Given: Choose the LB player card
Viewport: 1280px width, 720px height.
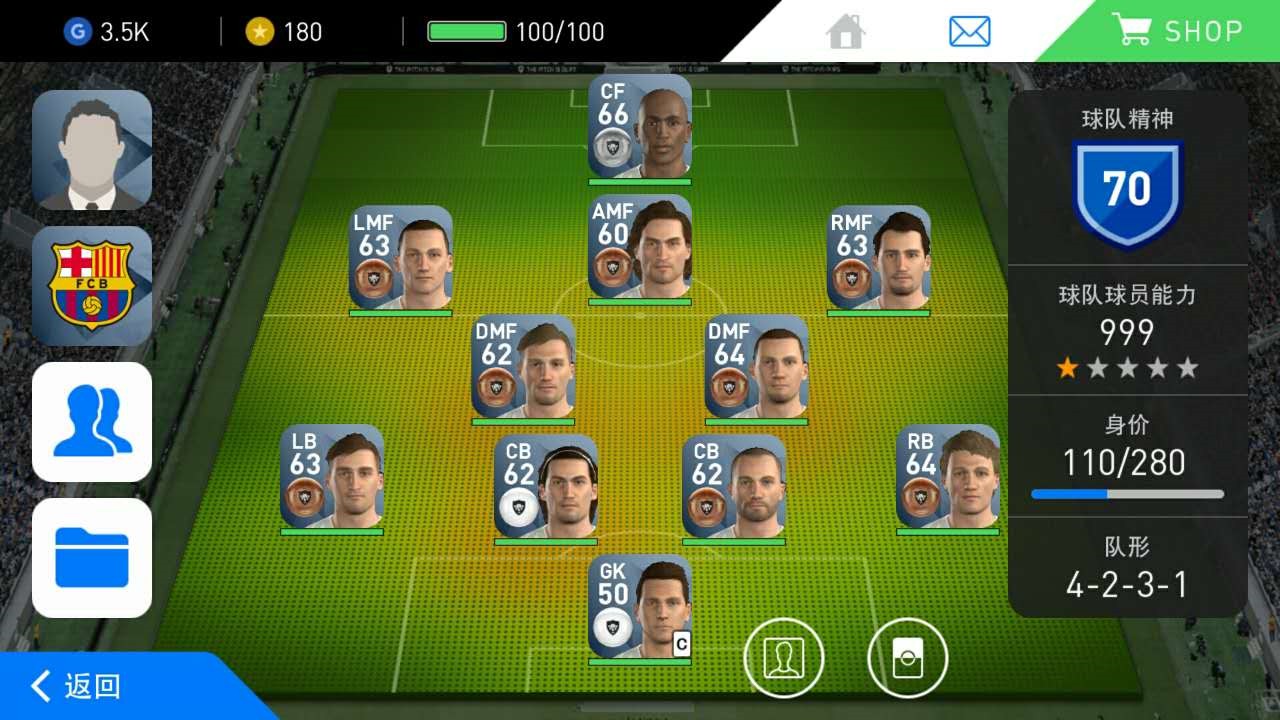Looking at the screenshot, I should pos(332,477).
